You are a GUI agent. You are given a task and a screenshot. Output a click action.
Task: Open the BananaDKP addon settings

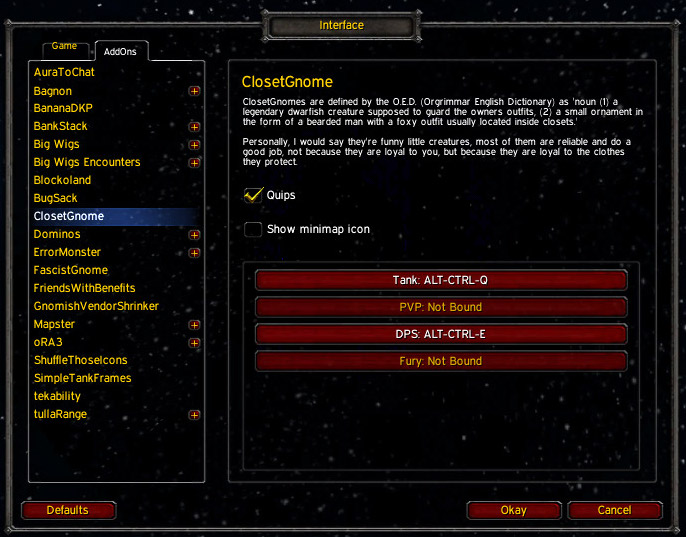tap(65, 109)
